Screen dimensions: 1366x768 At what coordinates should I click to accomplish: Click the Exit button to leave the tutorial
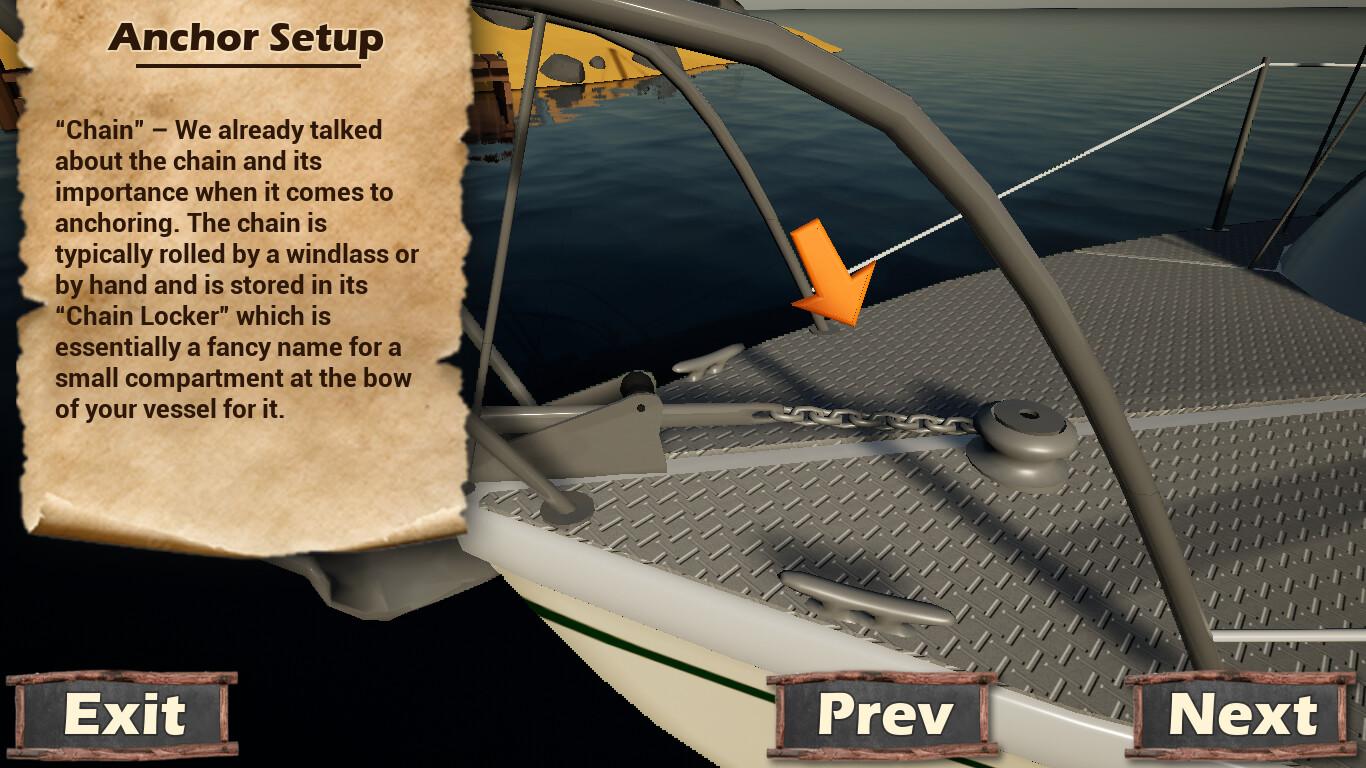[x=123, y=715]
